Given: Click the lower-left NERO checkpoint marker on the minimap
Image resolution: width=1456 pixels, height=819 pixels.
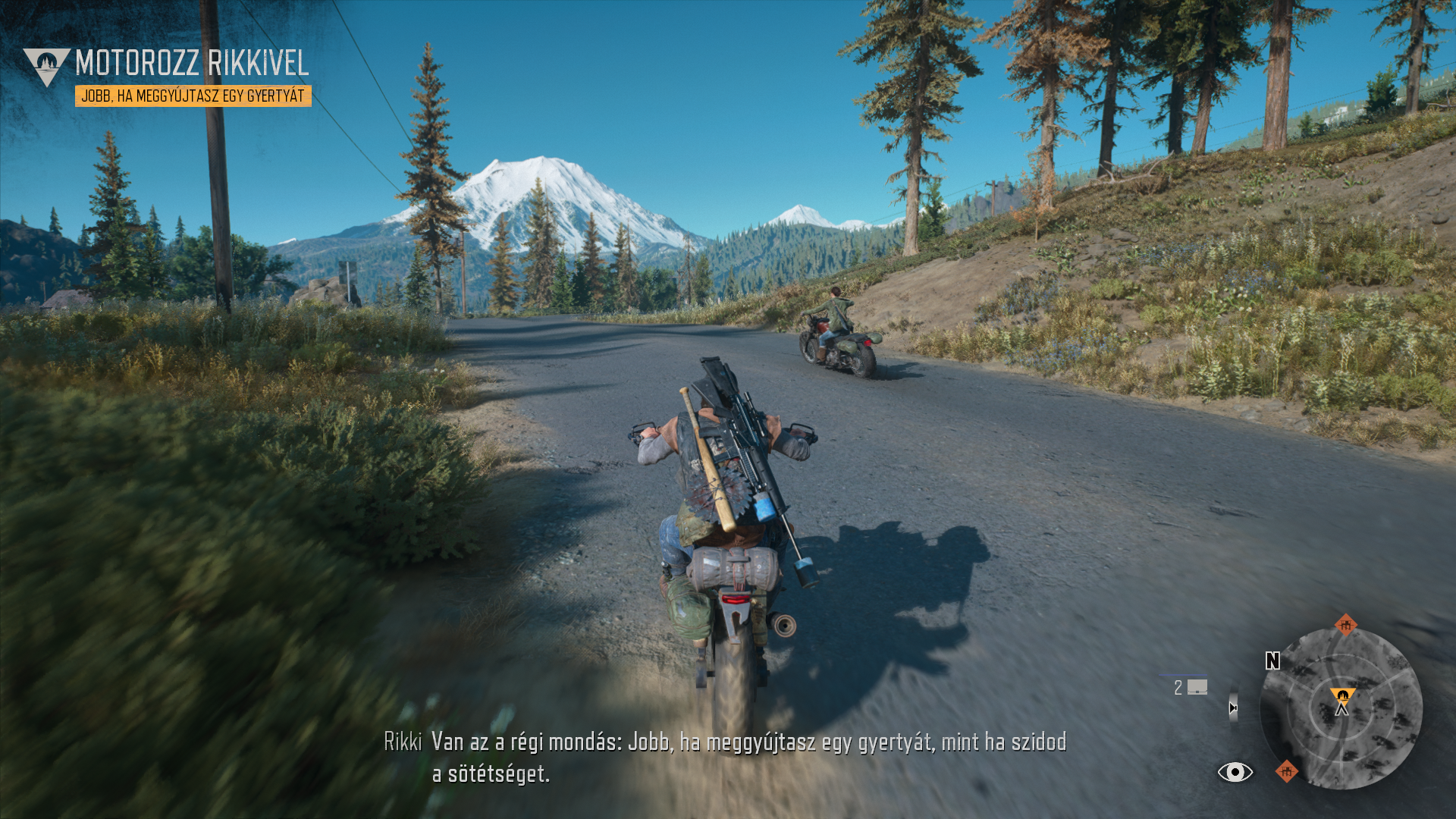Looking at the screenshot, I should click(1287, 772).
